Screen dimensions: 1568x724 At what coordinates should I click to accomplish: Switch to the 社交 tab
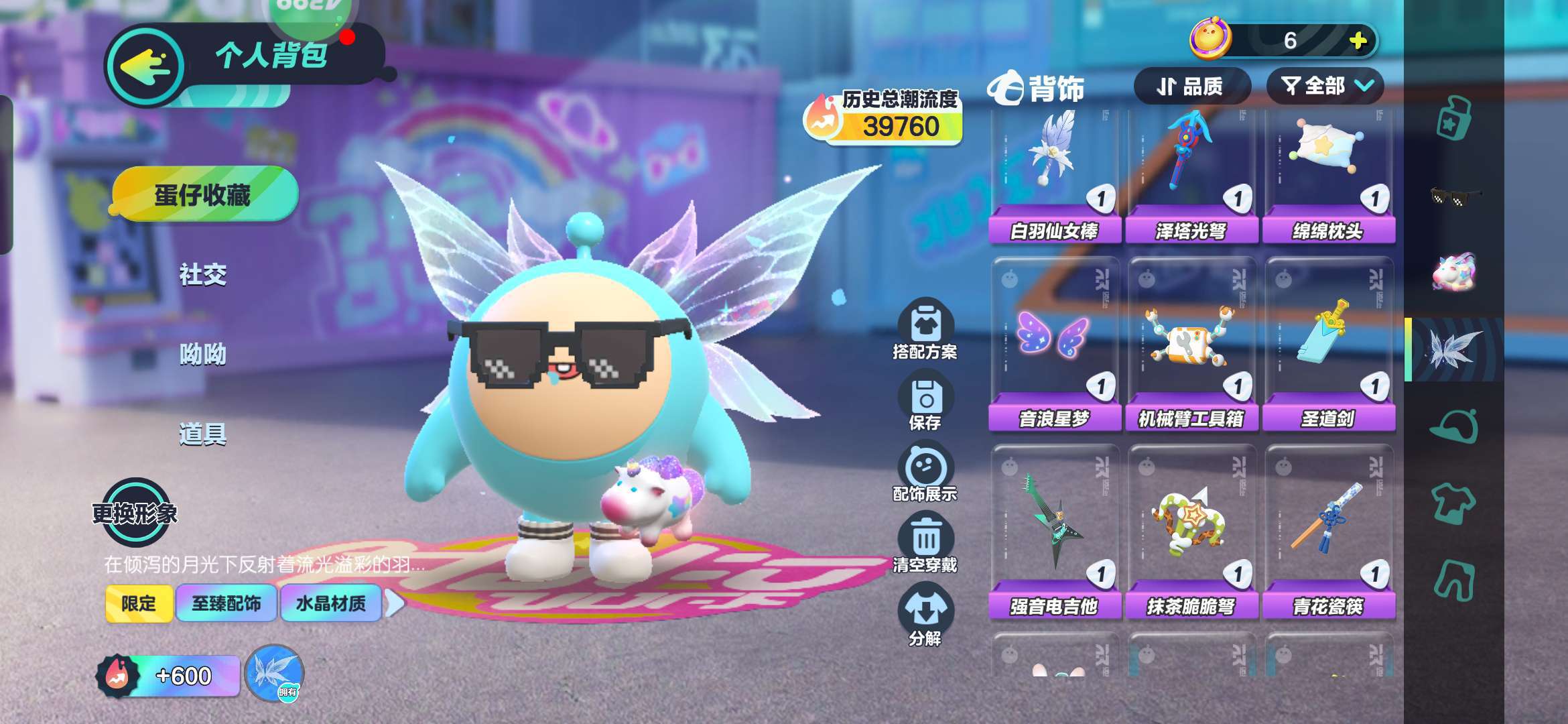click(x=202, y=274)
